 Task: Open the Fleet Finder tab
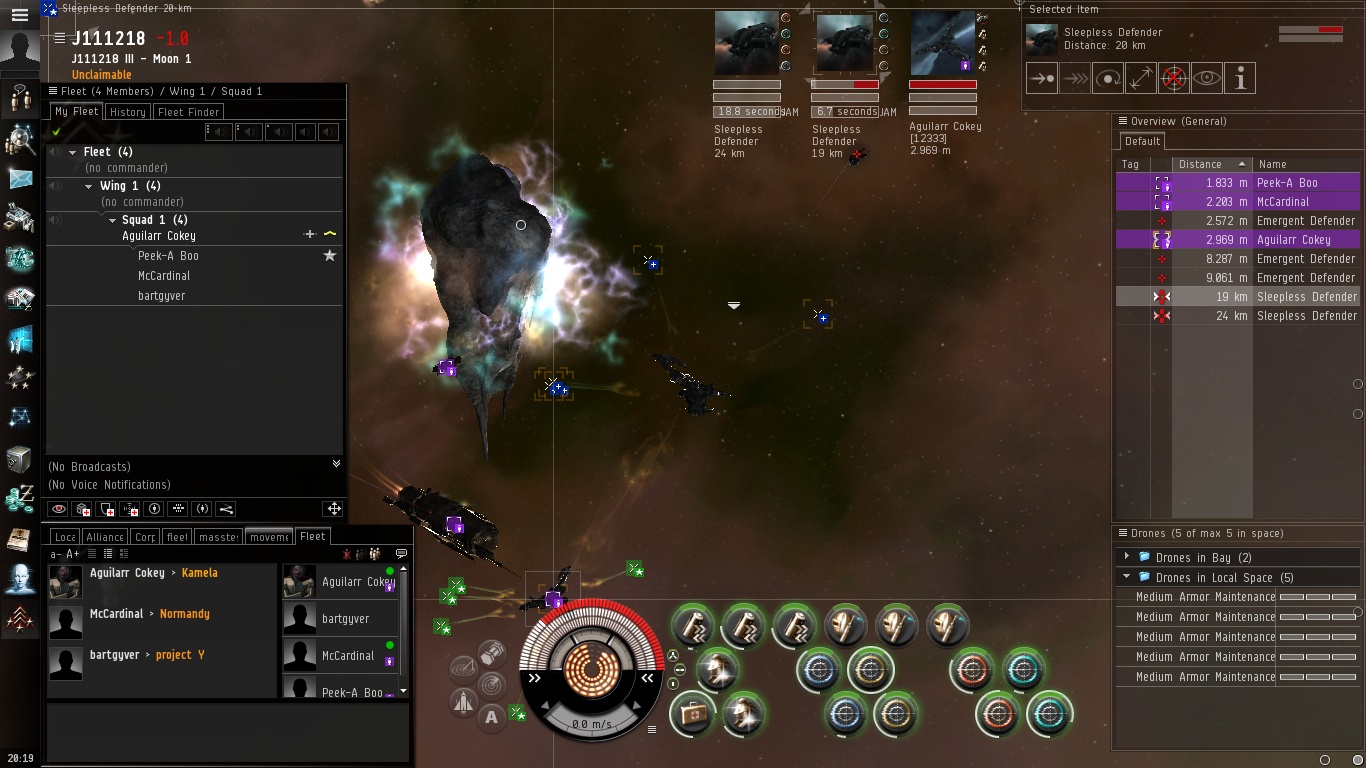pyautogui.click(x=189, y=112)
